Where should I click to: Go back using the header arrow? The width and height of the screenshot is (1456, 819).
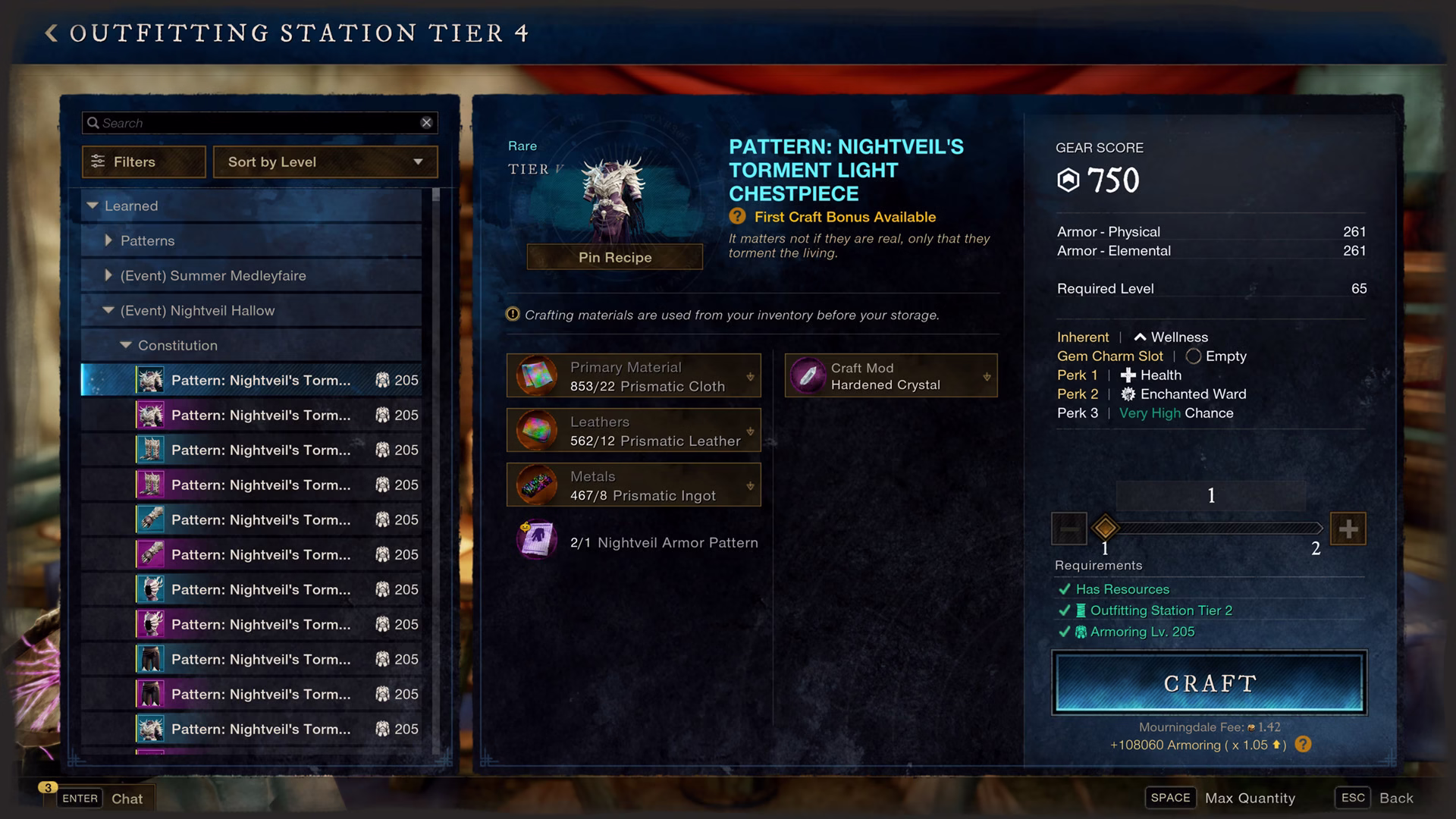tap(51, 33)
